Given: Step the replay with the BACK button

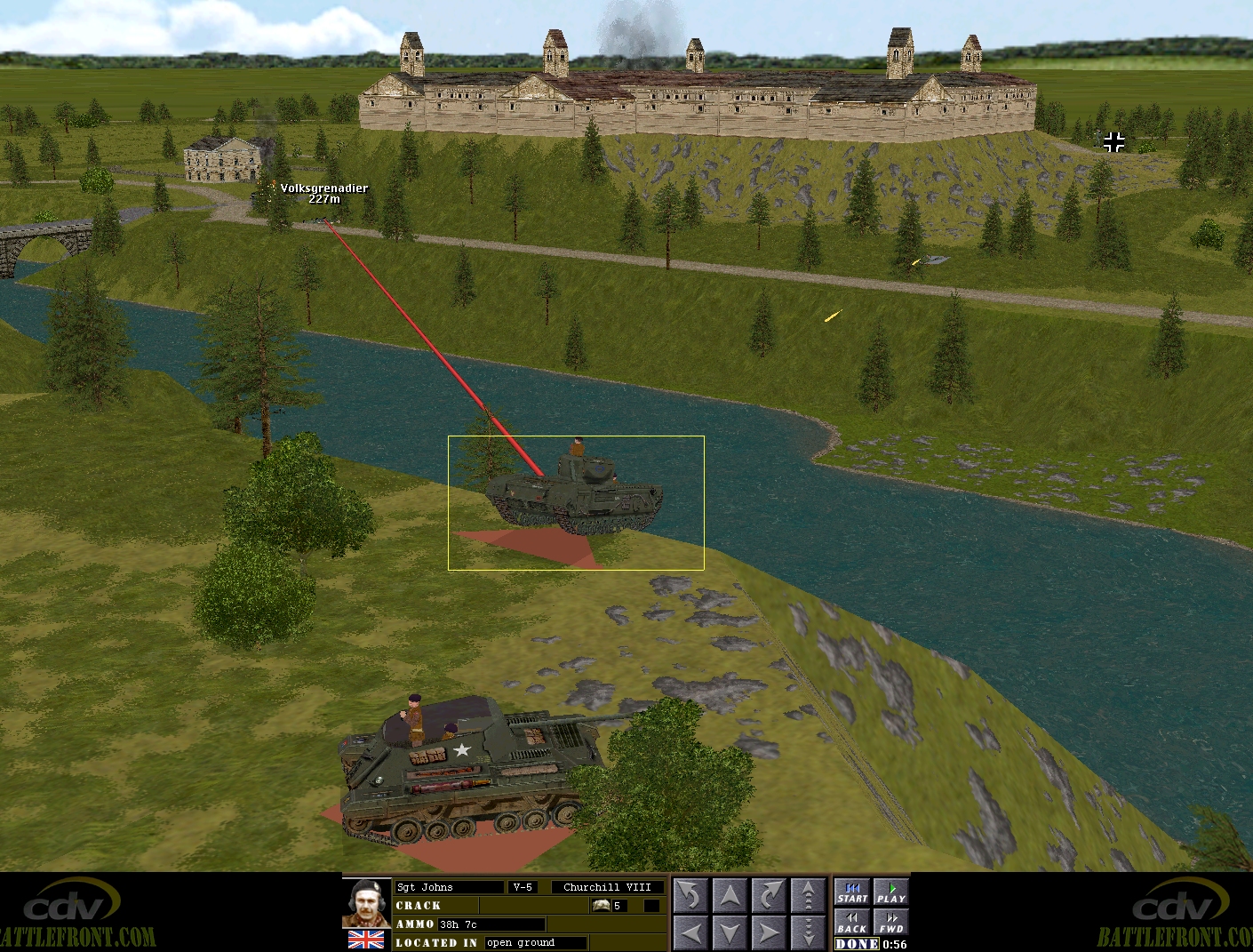Looking at the screenshot, I should [x=852, y=923].
